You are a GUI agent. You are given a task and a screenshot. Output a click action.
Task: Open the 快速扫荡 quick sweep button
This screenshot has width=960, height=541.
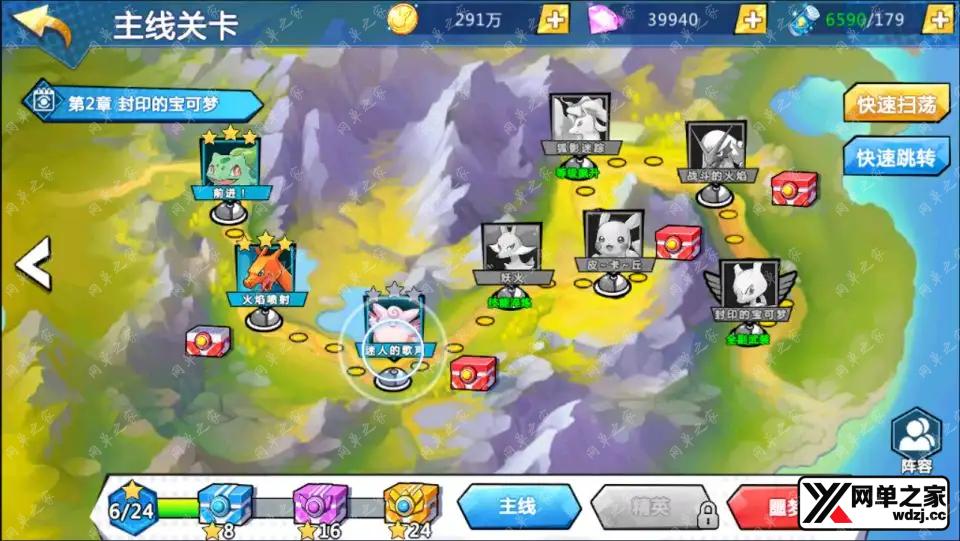(895, 105)
